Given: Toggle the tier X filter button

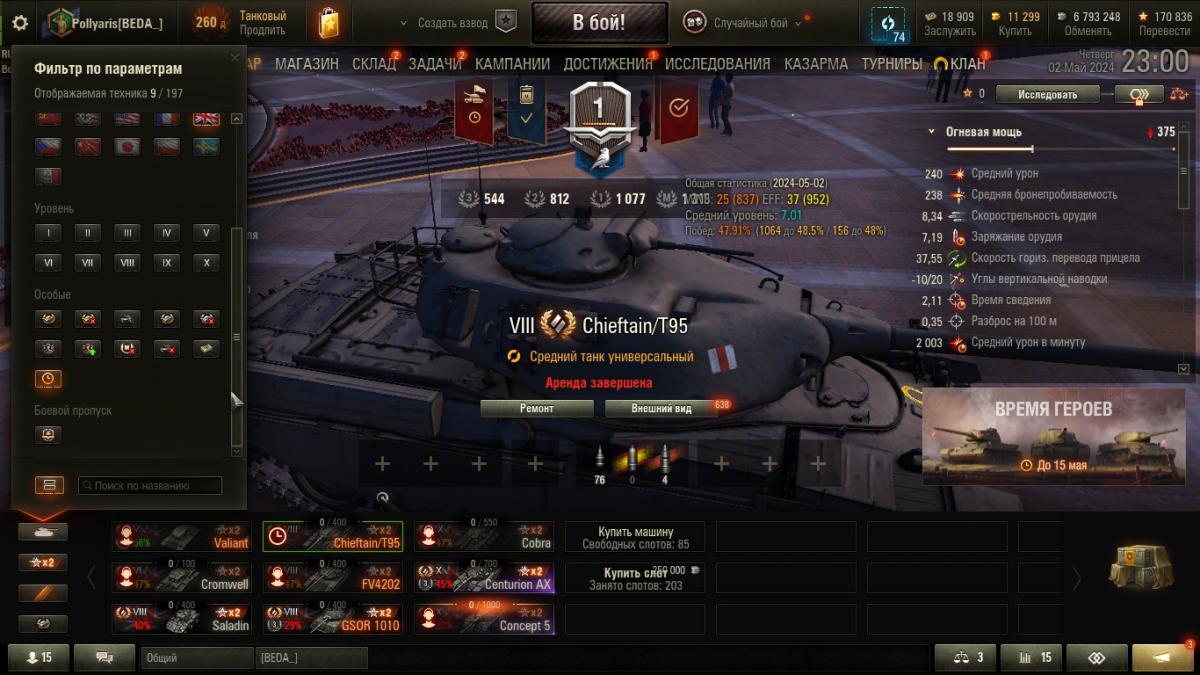Looking at the screenshot, I should coord(206,263).
